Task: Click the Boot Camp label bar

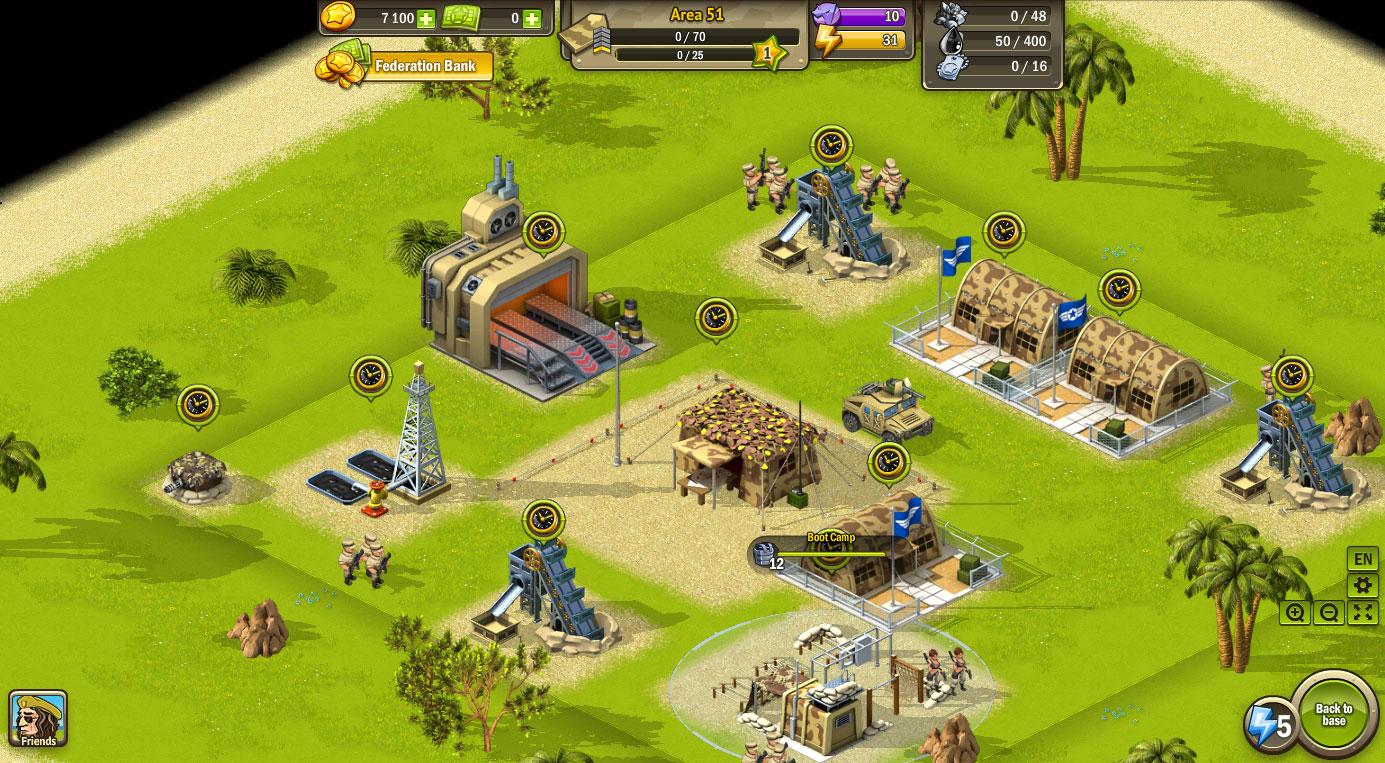Action: [x=830, y=538]
